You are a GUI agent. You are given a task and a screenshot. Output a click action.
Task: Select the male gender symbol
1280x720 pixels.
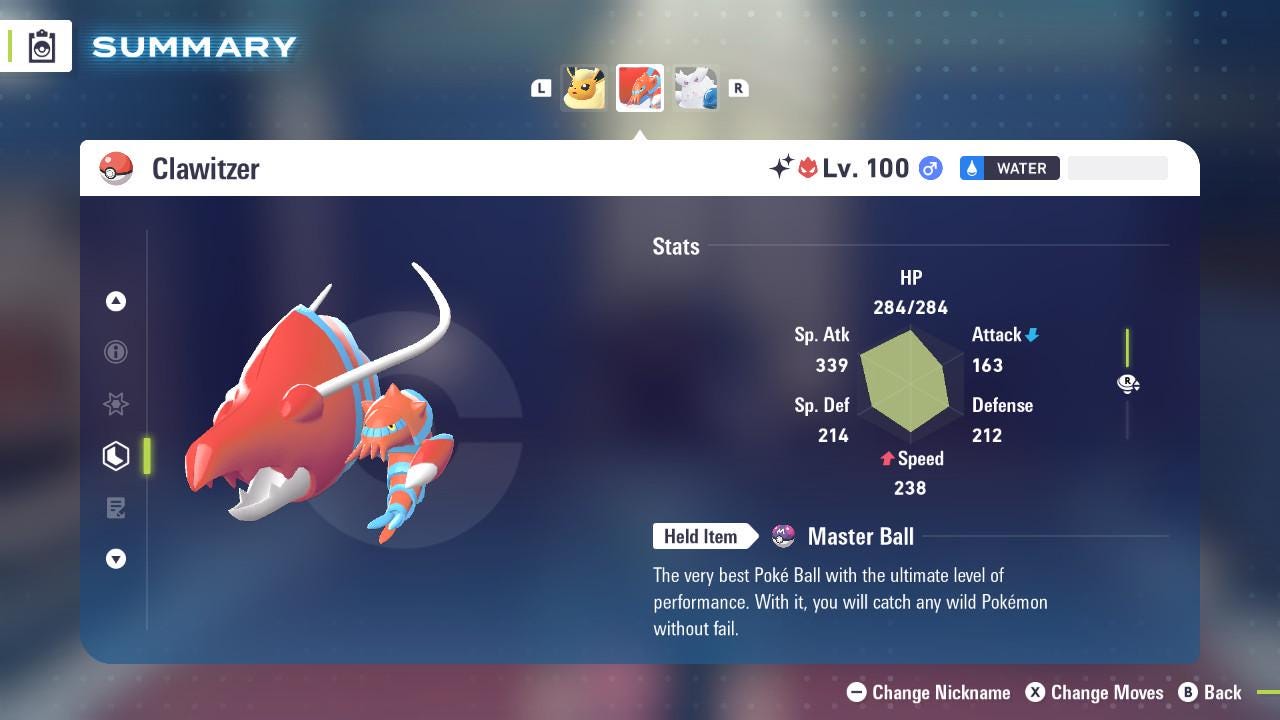(929, 169)
